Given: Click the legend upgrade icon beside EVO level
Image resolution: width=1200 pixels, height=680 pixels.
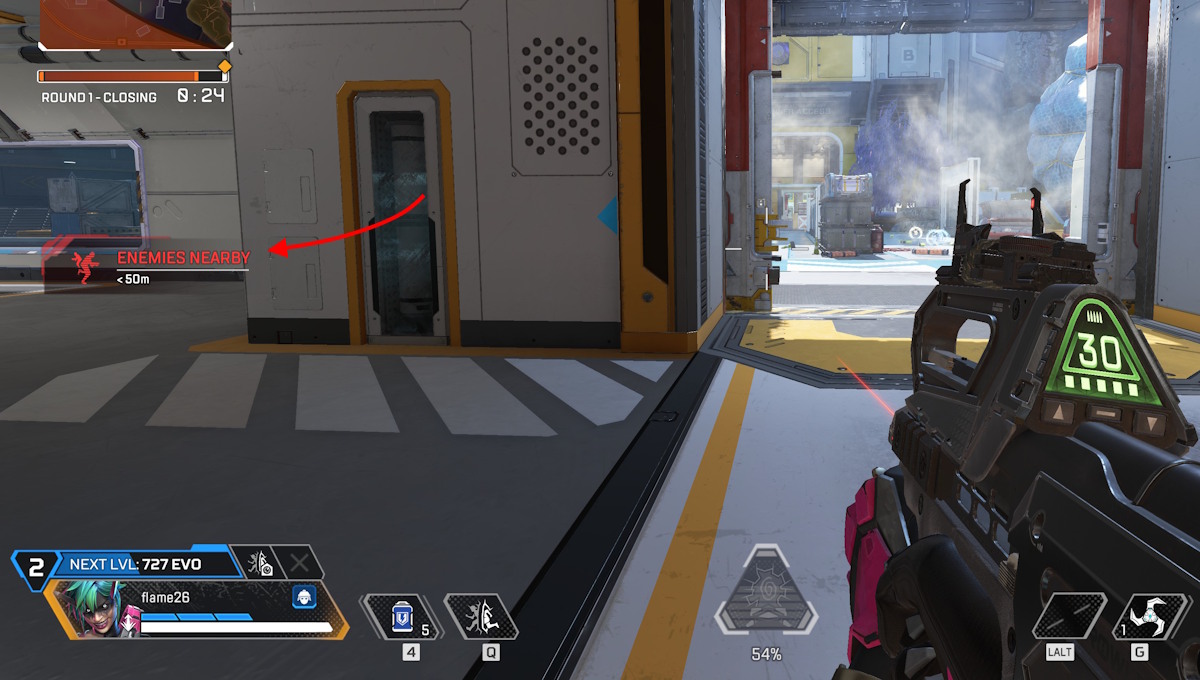Looking at the screenshot, I should pyautogui.click(x=259, y=564).
